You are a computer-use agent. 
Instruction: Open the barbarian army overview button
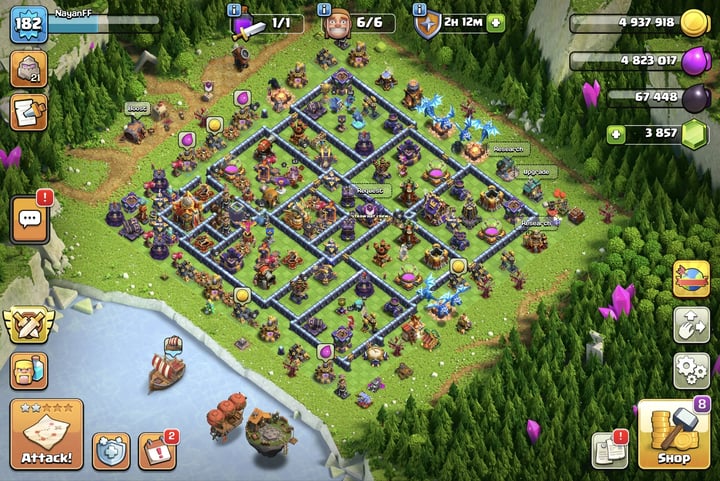[x=29, y=371]
